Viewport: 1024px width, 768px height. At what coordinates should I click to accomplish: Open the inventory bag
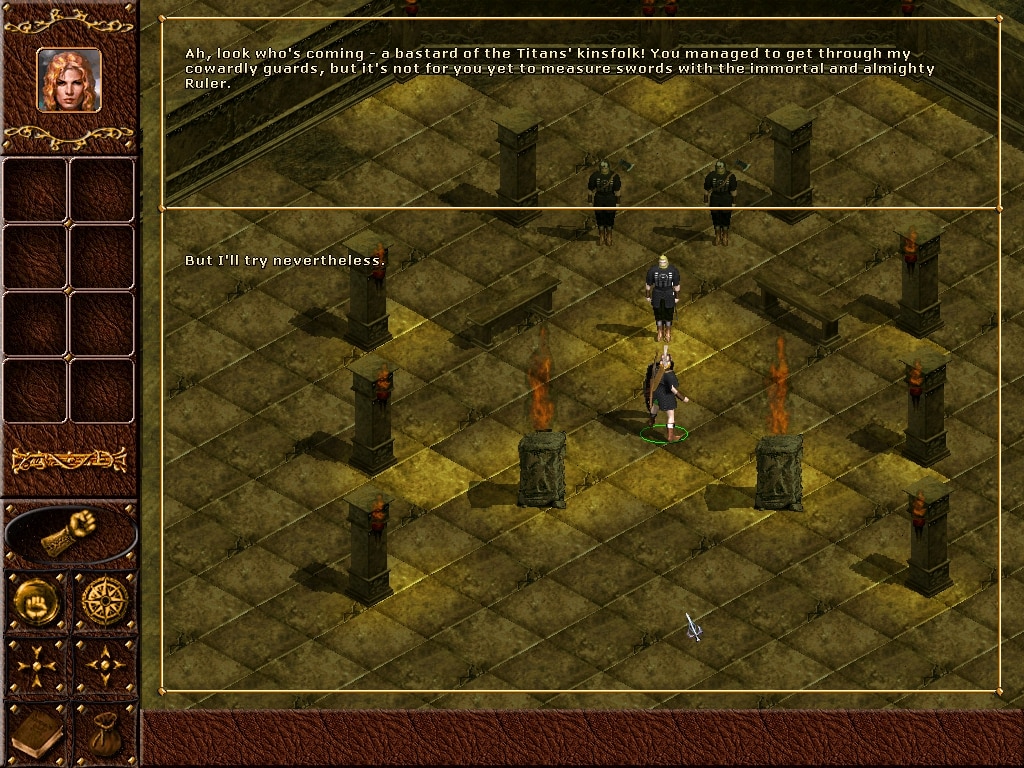(x=105, y=734)
